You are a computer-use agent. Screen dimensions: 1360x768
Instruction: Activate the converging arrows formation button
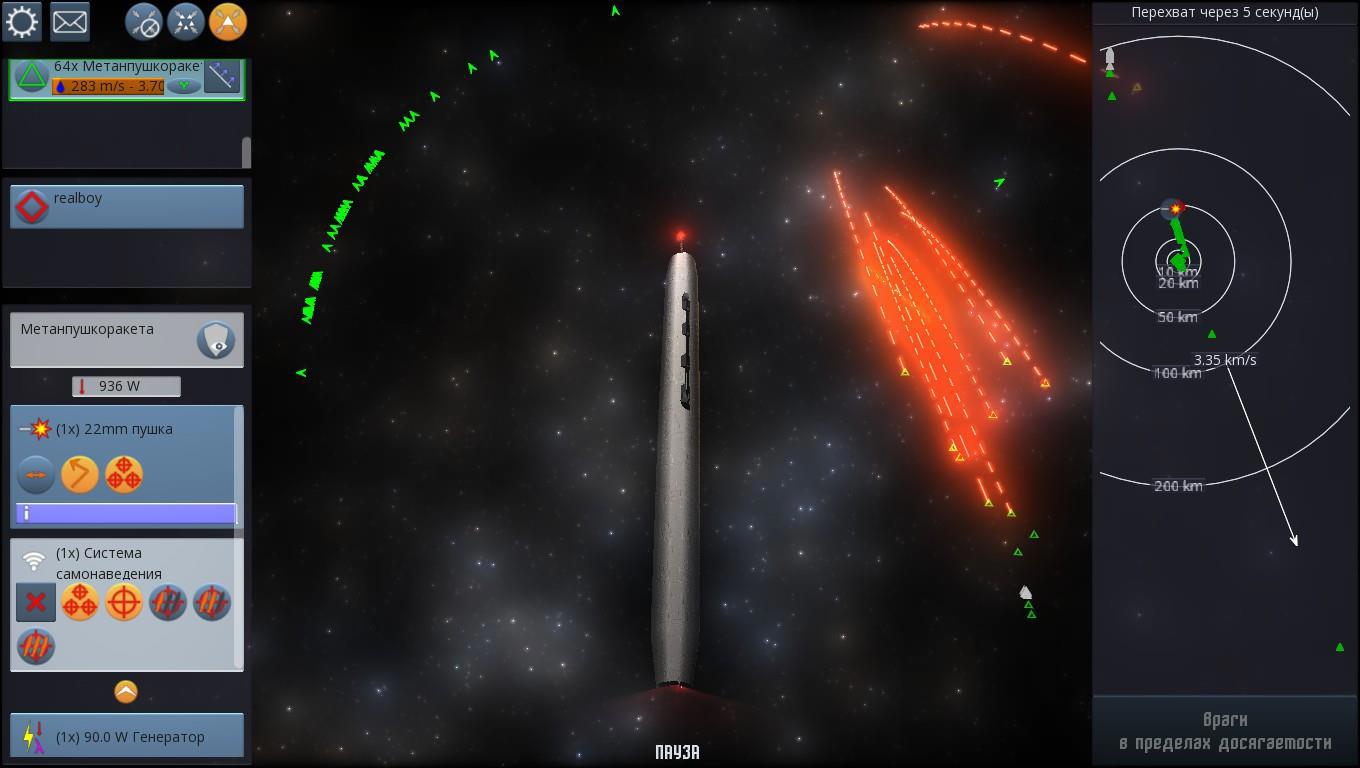[186, 21]
